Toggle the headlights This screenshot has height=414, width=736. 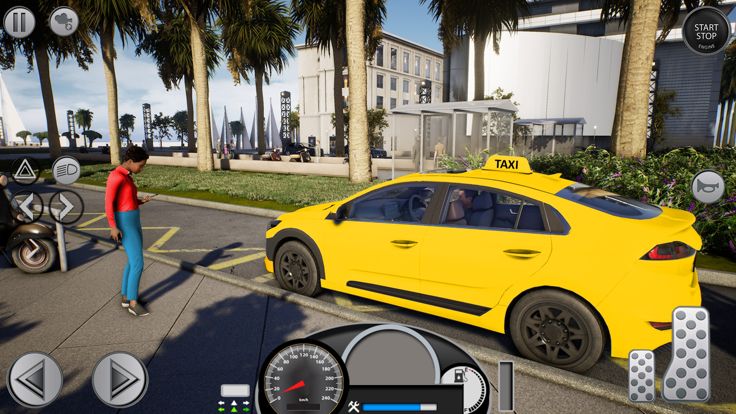click(x=66, y=170)
